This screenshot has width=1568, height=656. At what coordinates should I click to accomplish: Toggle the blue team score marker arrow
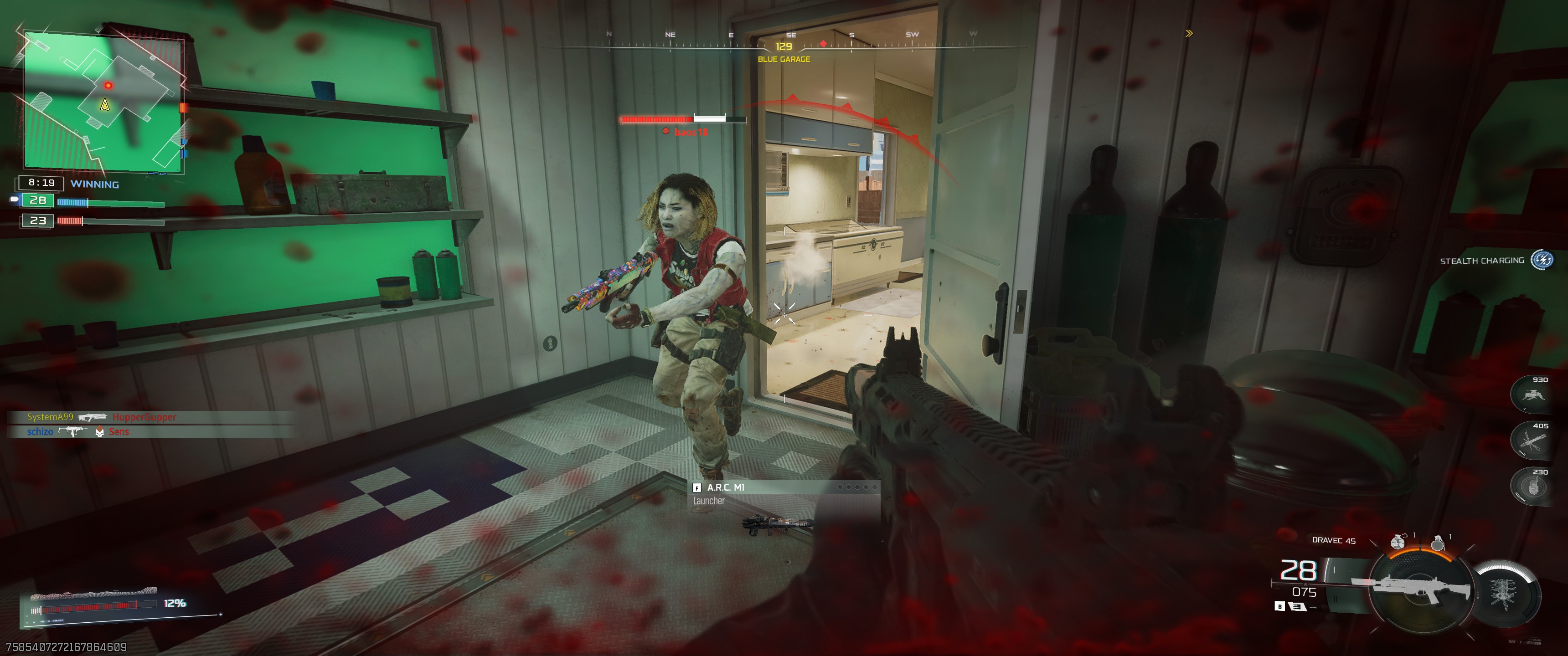pos(14,200)
